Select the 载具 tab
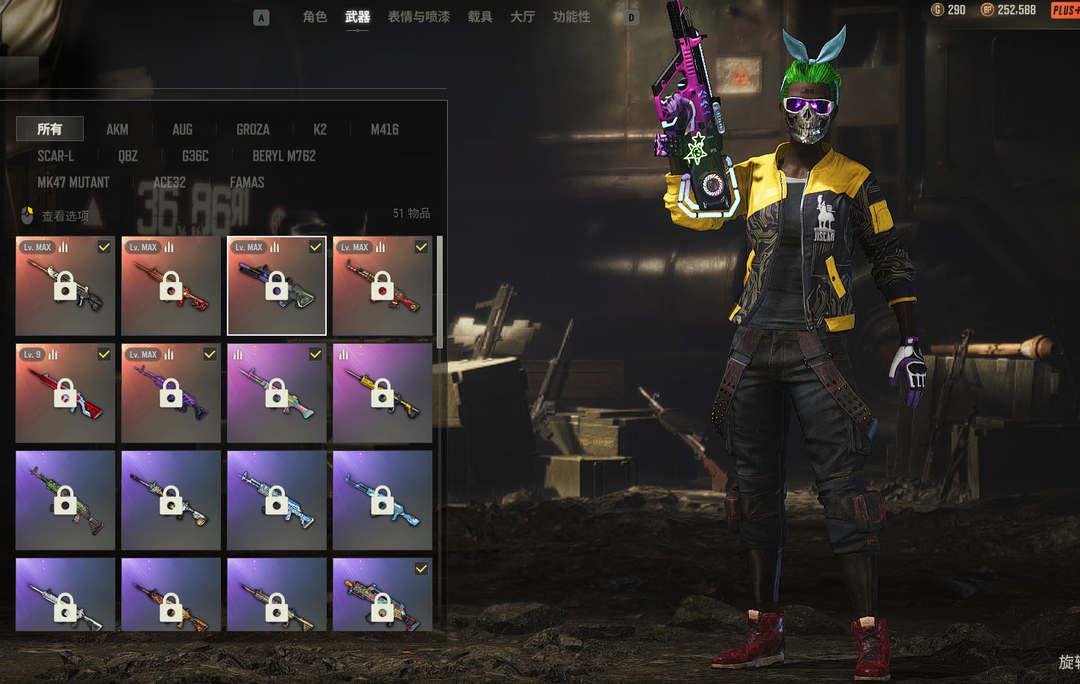The image size is (1080, 684). pyautogui.click(x=480, y=17)
